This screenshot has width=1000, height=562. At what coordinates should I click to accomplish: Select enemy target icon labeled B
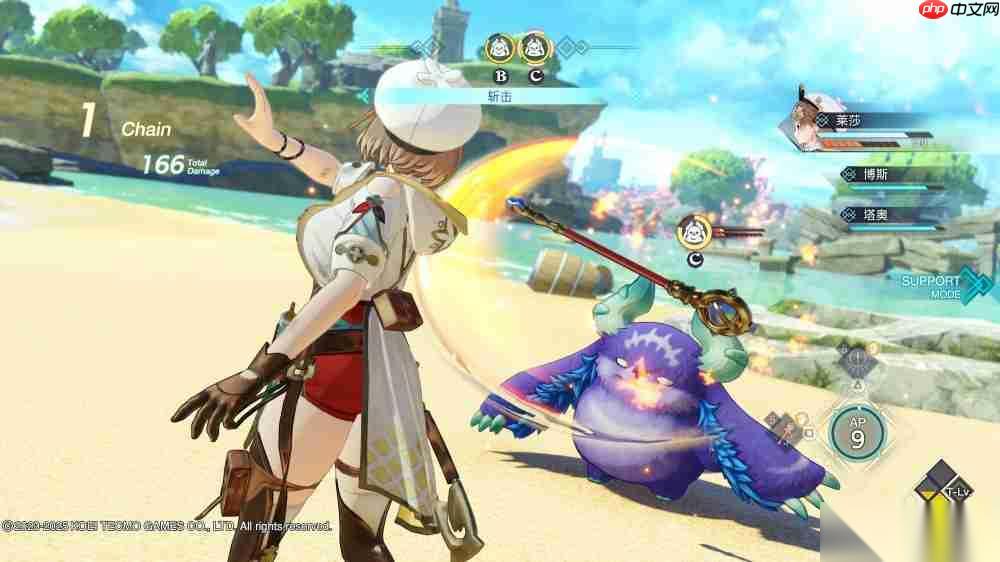coord(499,47)
